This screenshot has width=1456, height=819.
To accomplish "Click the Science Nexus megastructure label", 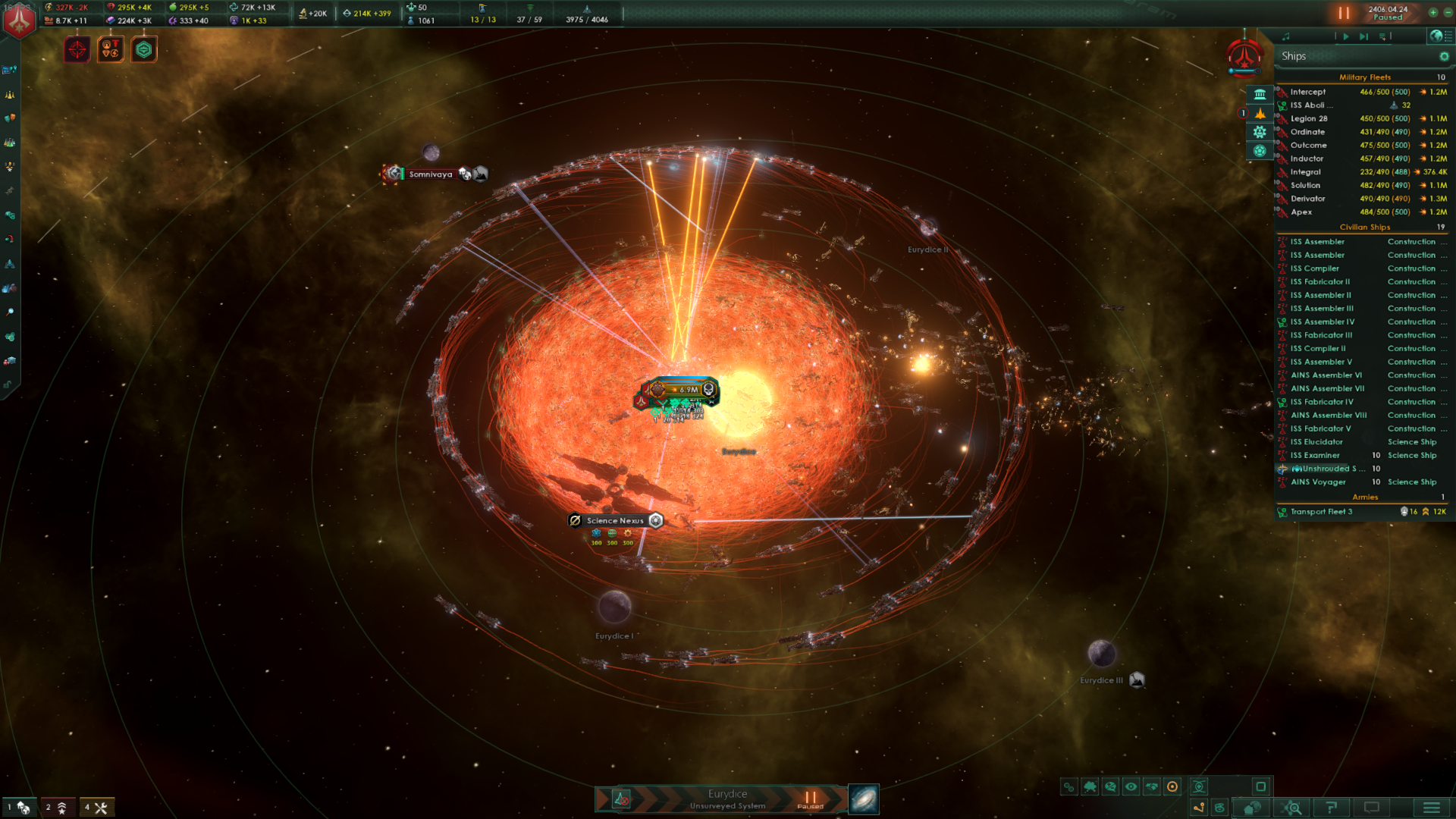I will [615, 521].
